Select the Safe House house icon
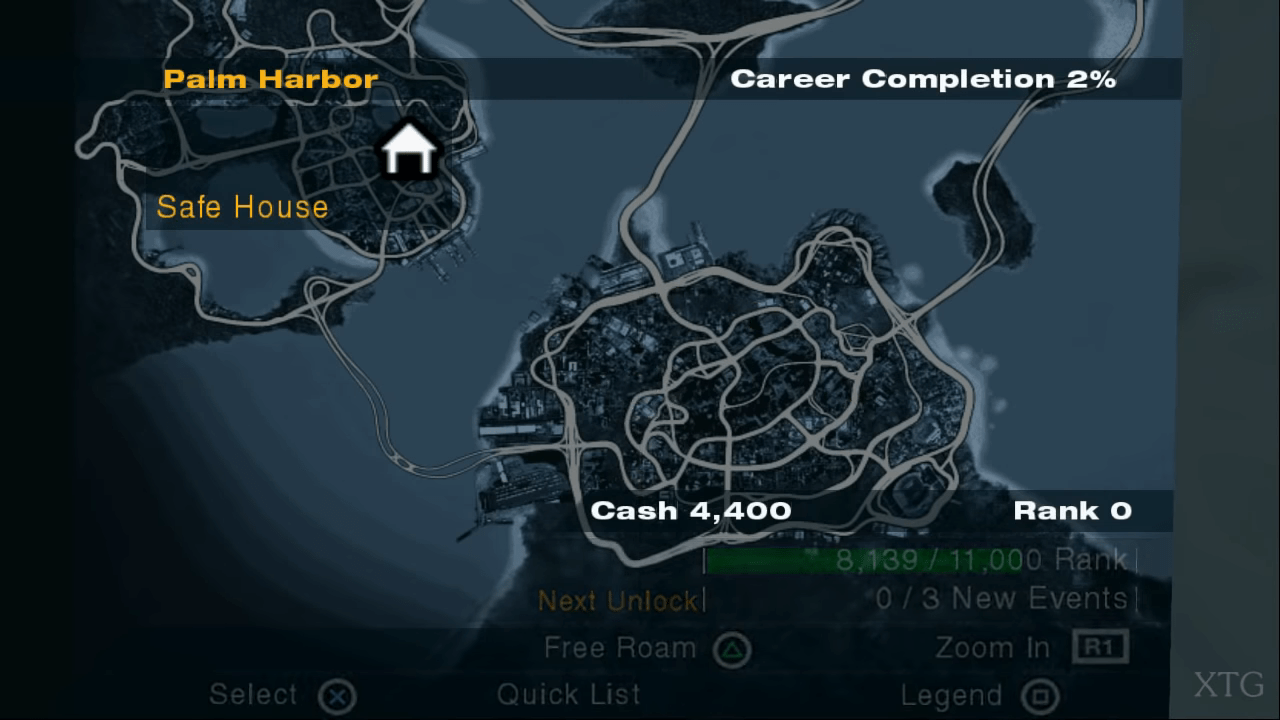This screenshot has width=1280, height=720. click(410, 150)
